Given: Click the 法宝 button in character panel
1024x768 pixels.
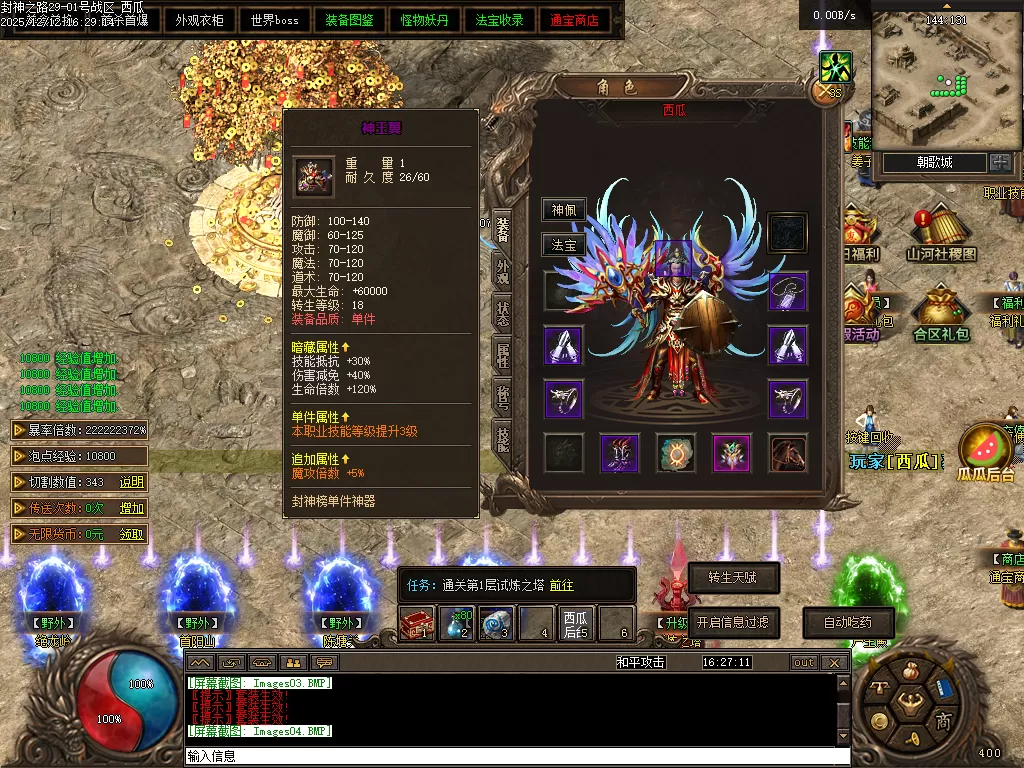Looking at the screenshot, I should (x=564, y=244).
